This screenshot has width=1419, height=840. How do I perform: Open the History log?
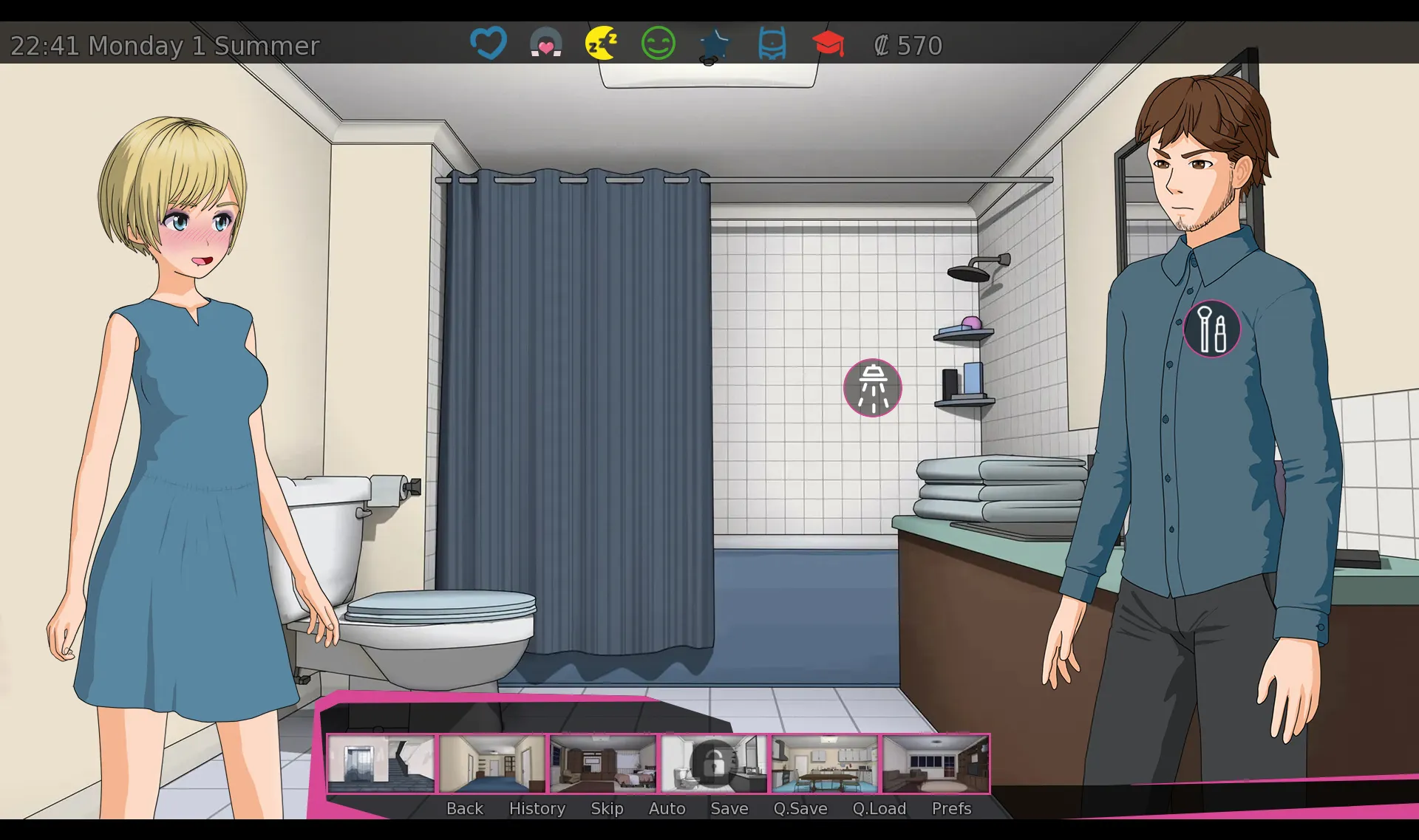(537, 808)
